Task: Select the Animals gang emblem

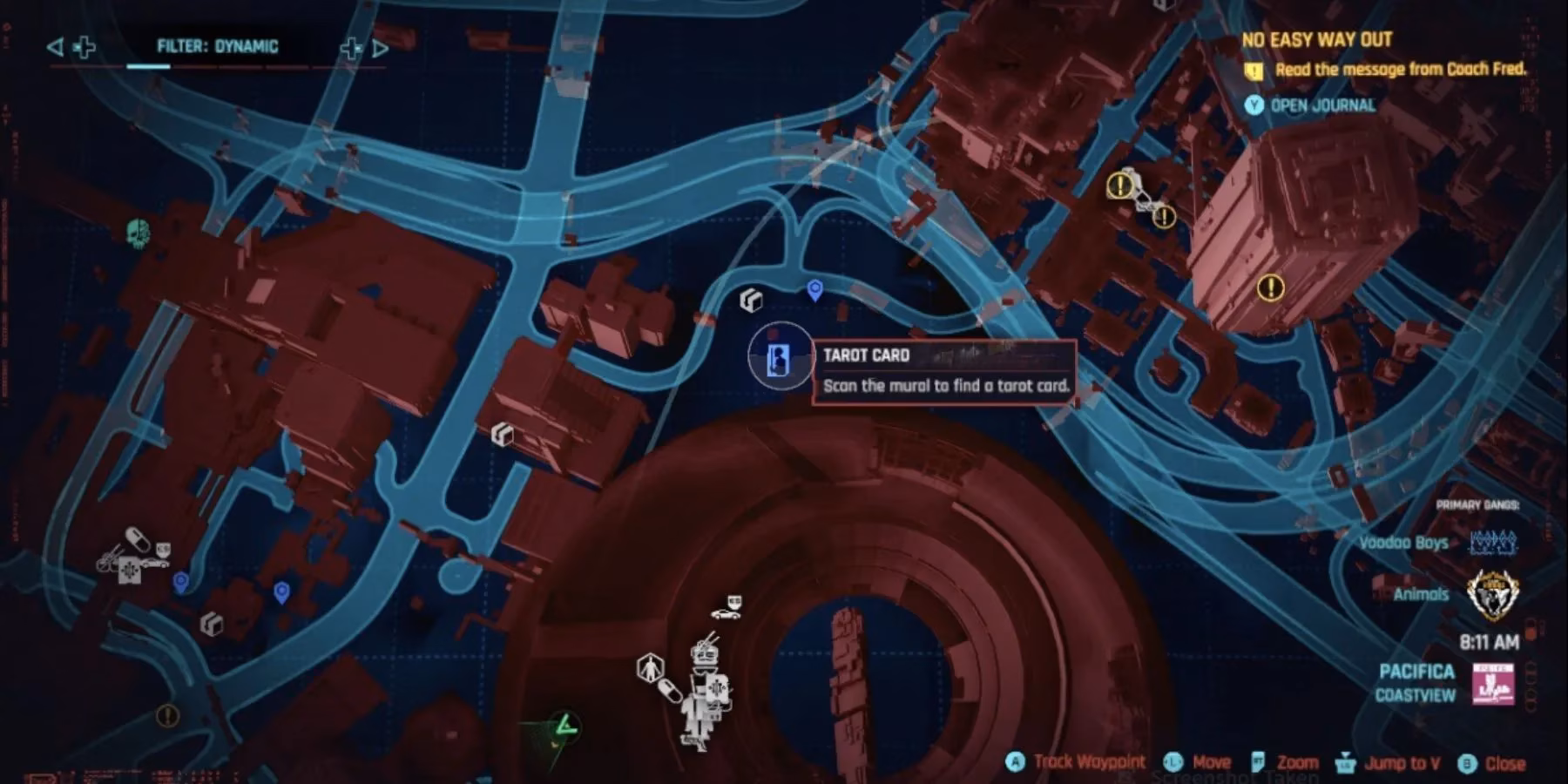Action: click(1492, 593)
